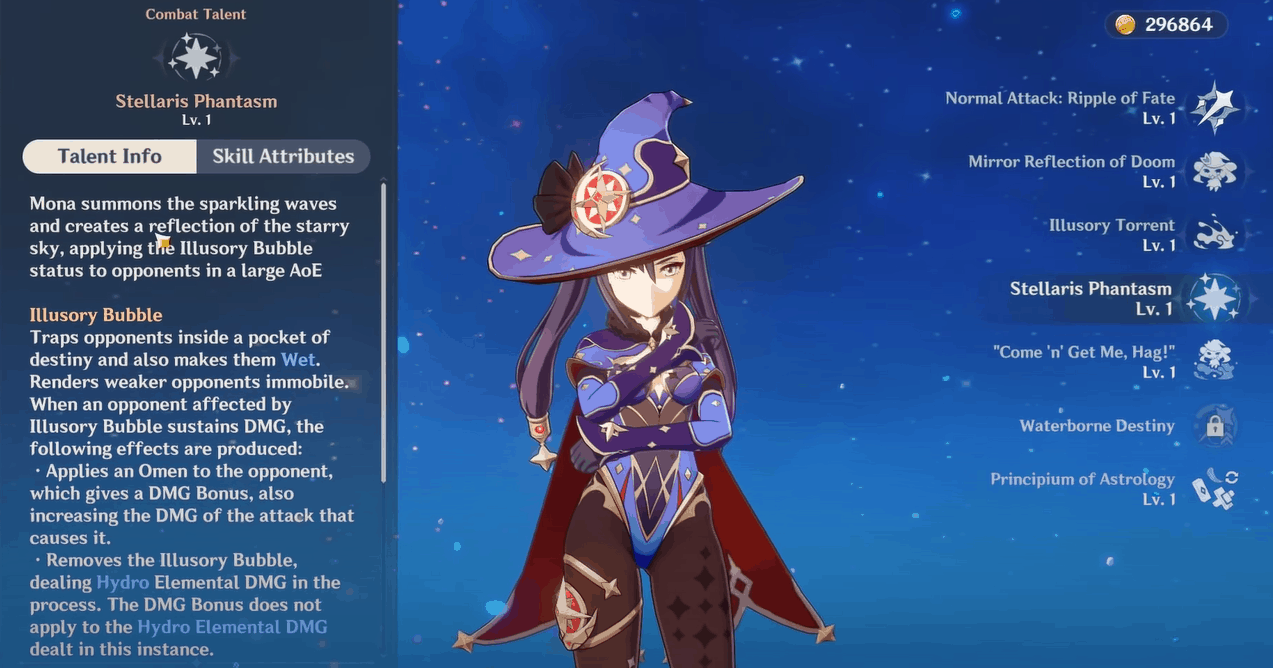Screen dimensions: 1273x668
Task: Click the talent description scrollbar
Action: (x=384, y=330)
